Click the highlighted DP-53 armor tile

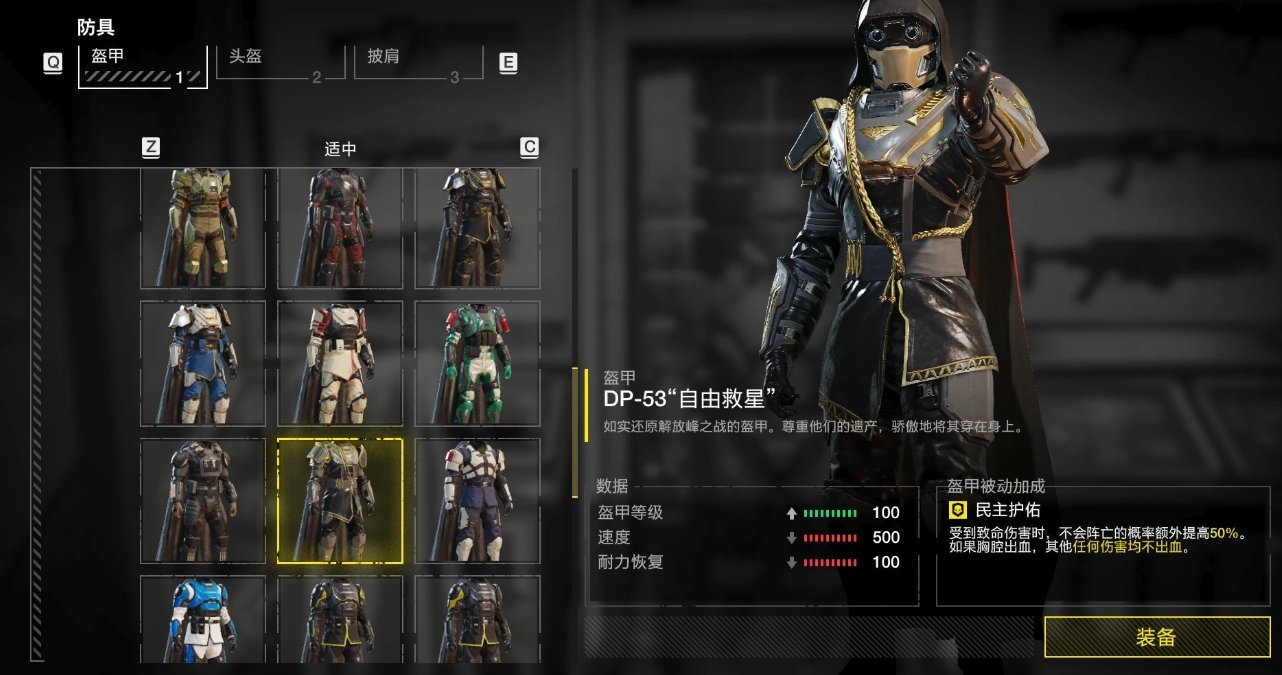pos(340,500)
